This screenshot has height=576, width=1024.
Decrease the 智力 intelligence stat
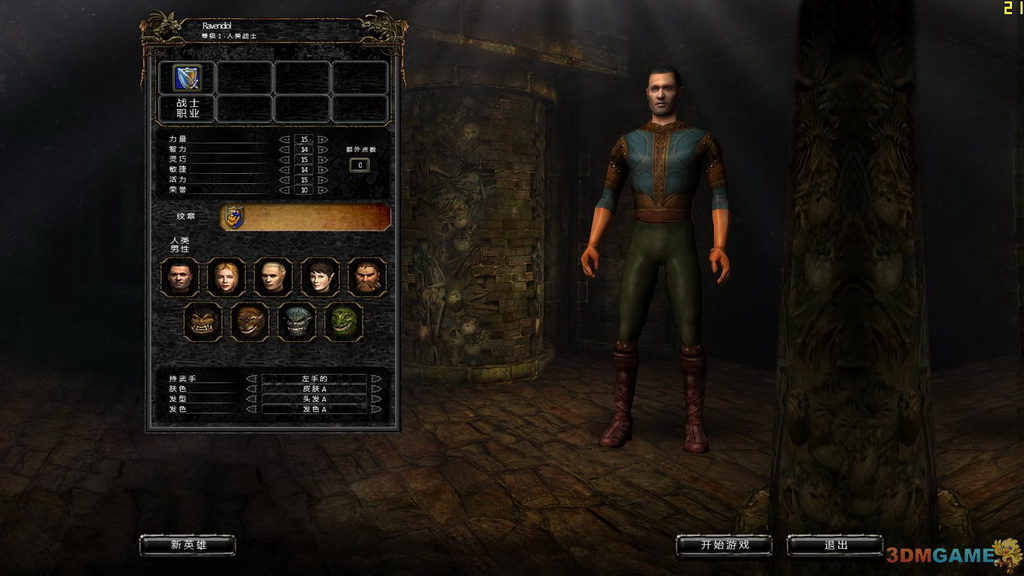pos(285,150)
